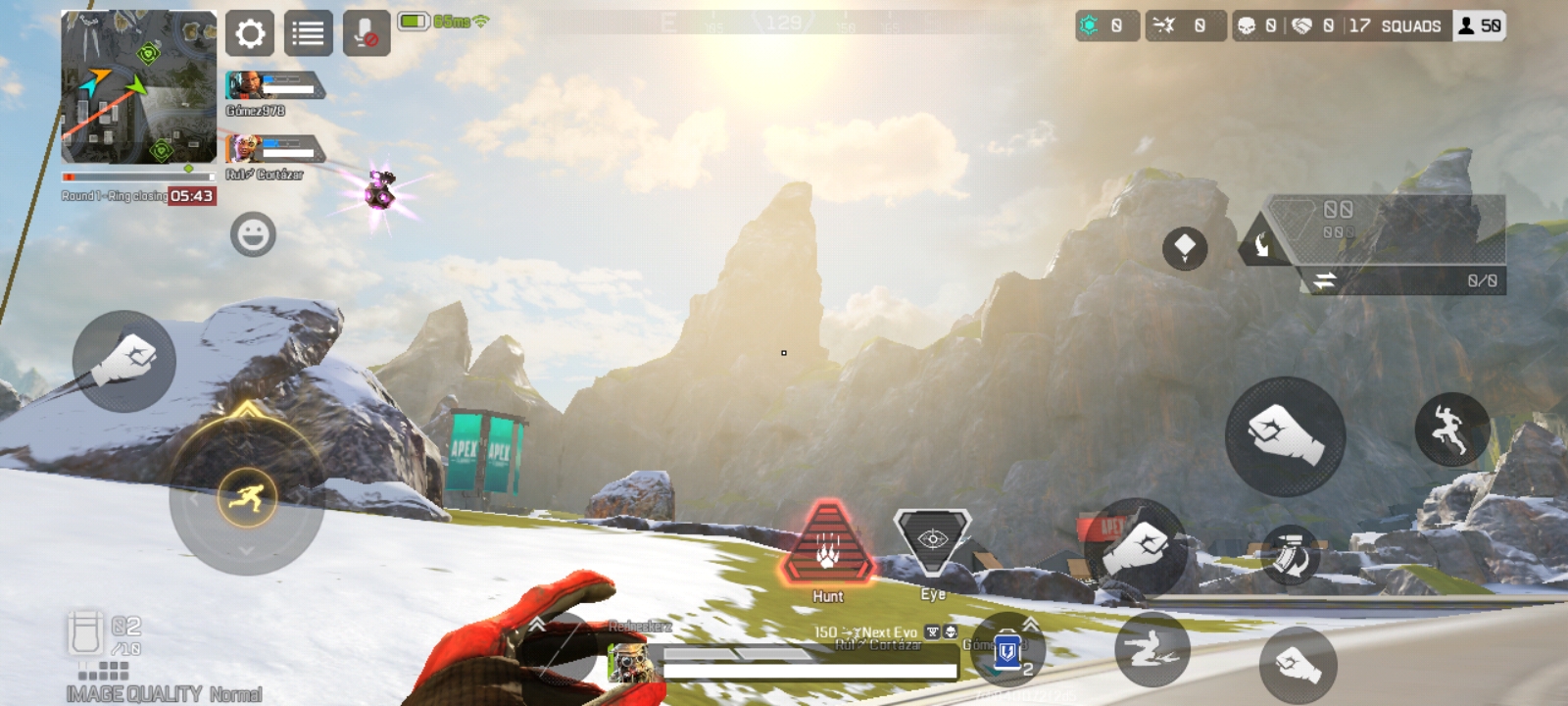Viewport: 1568px width, 706px height.
Task: Tap the weapon swap arrows button
Action: (x=1324, y=281)
